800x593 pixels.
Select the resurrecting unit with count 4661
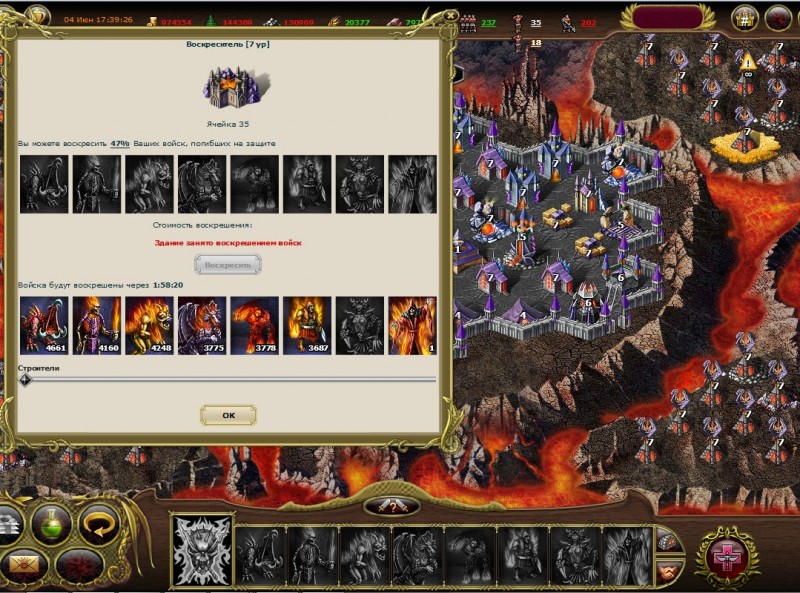click(44, 325)
